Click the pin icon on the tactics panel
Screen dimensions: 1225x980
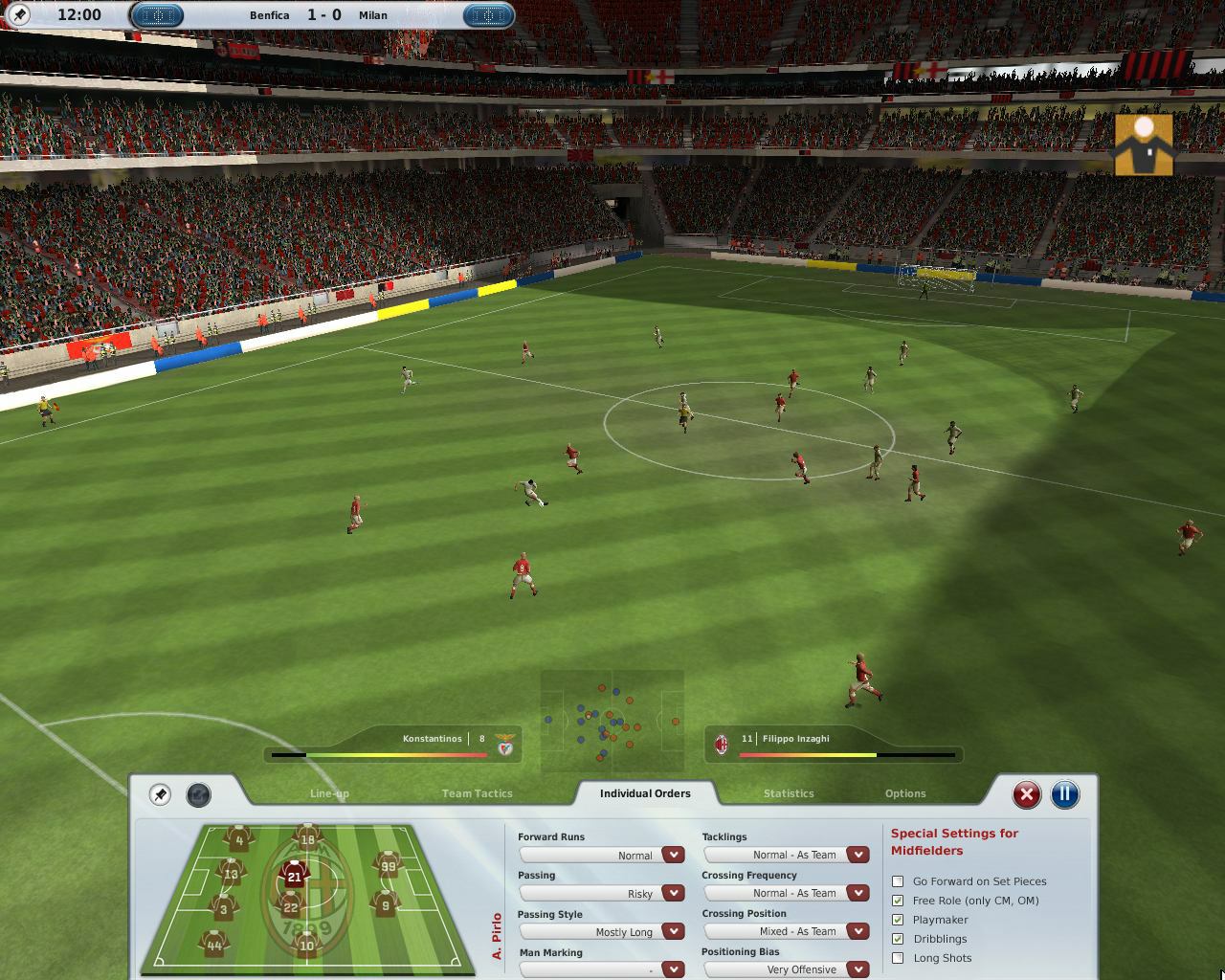pyautogui.click(x=160, y=793)
